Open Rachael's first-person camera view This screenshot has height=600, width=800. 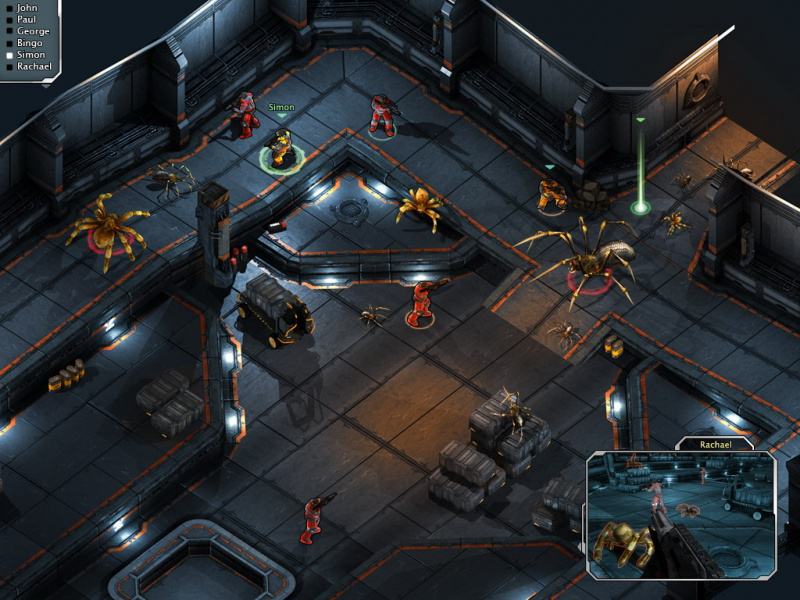pyautogui.click(x=680, y=514)
